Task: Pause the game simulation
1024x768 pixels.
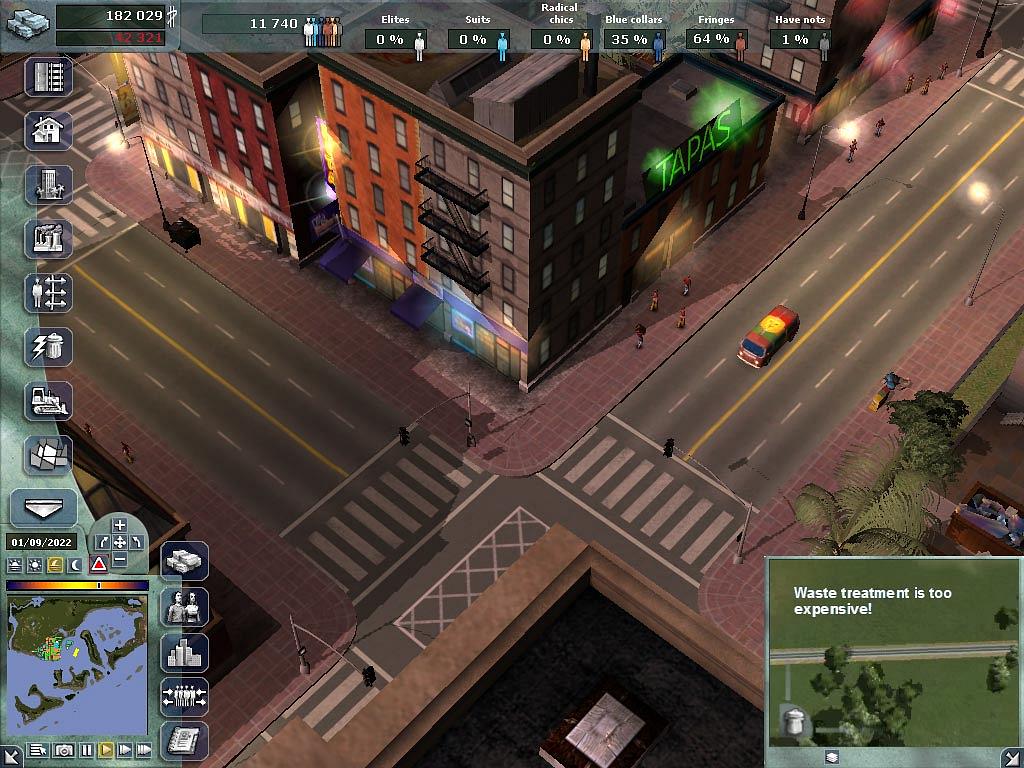Action: tap(87, 750)
